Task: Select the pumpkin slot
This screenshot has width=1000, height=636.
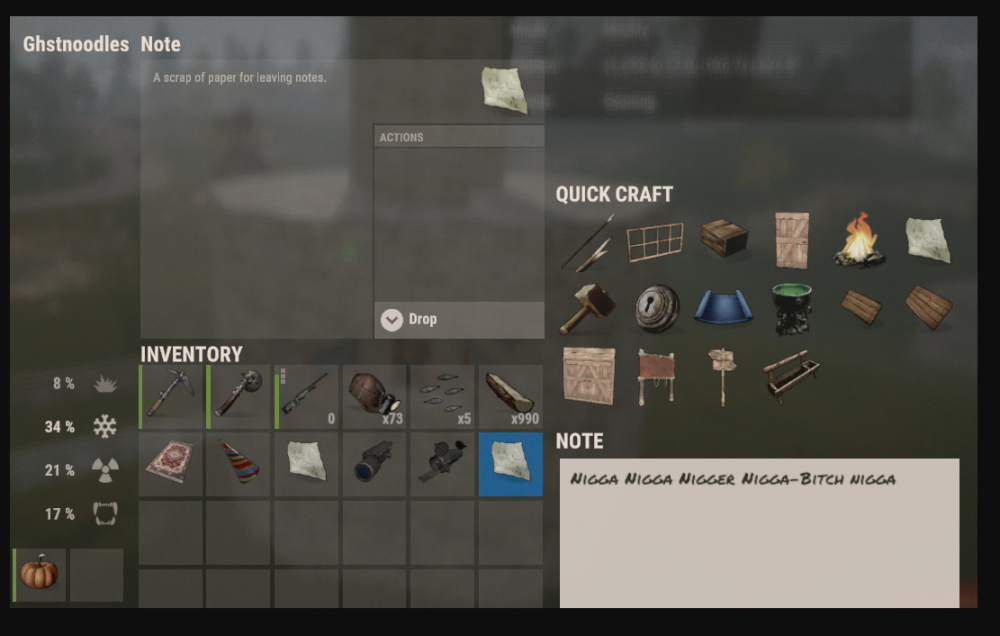Action: click(x=40, y=575)
